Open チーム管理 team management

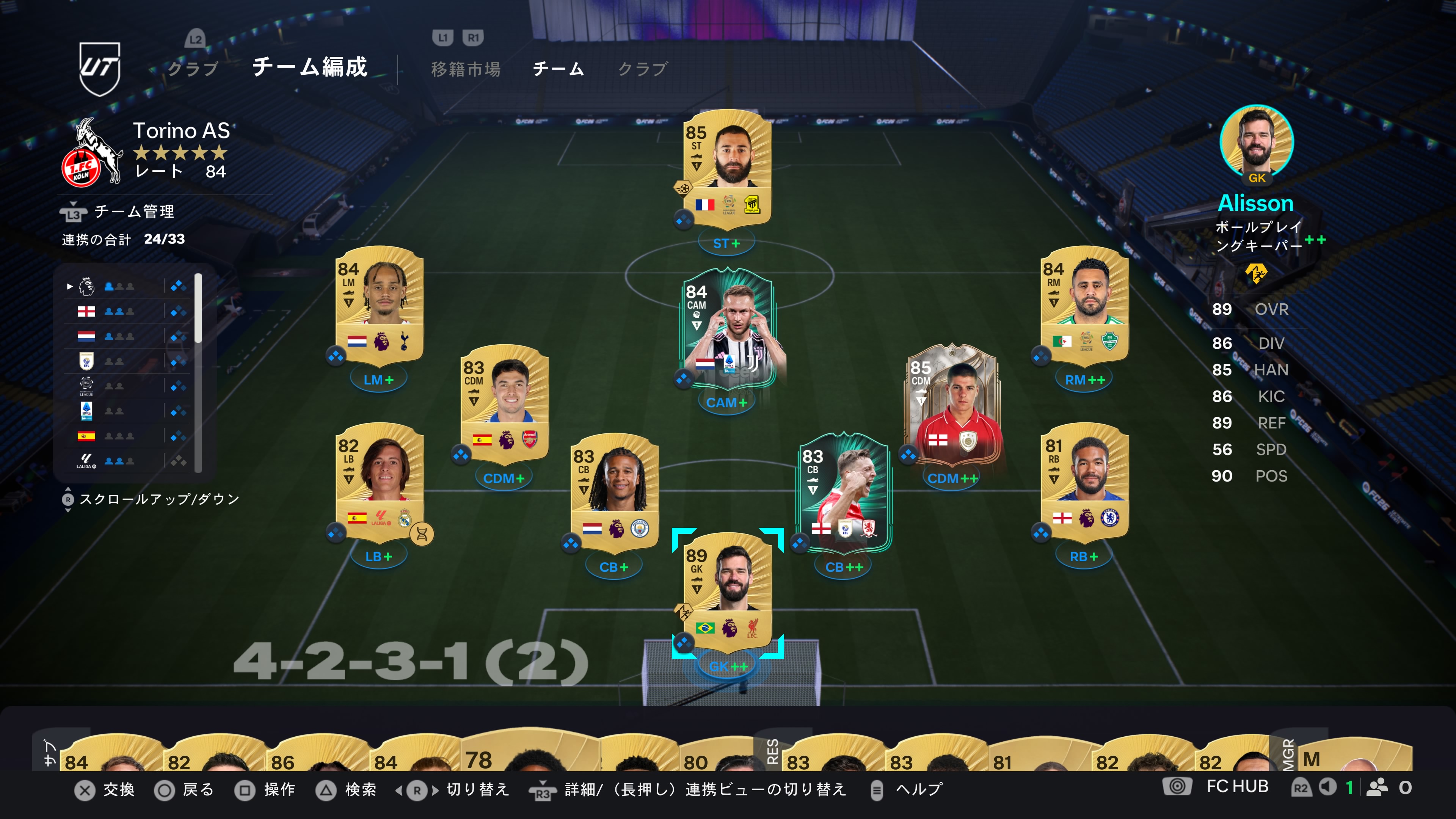(x=133, y=212)
